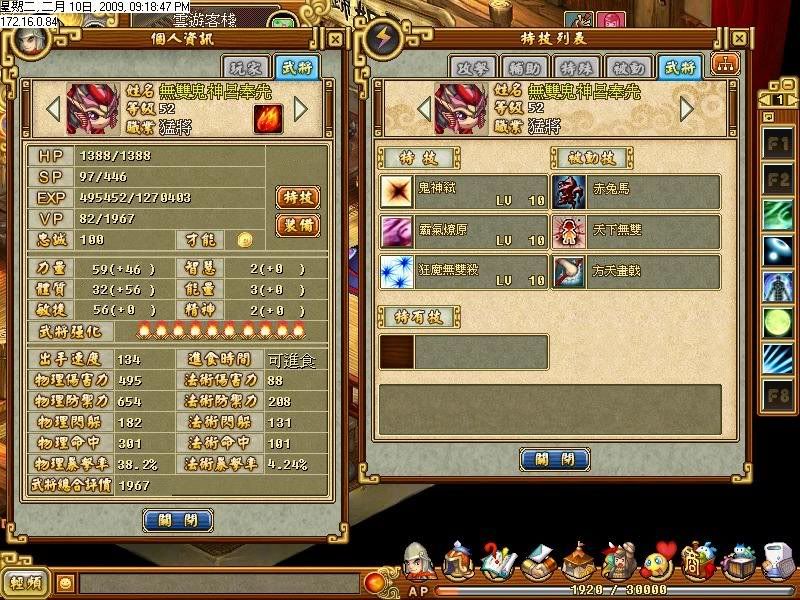Image resolution: width=800 pixels, height=600 pixels.
Task: Click the 特技 button in the info panel
Action: pos(297,196)
